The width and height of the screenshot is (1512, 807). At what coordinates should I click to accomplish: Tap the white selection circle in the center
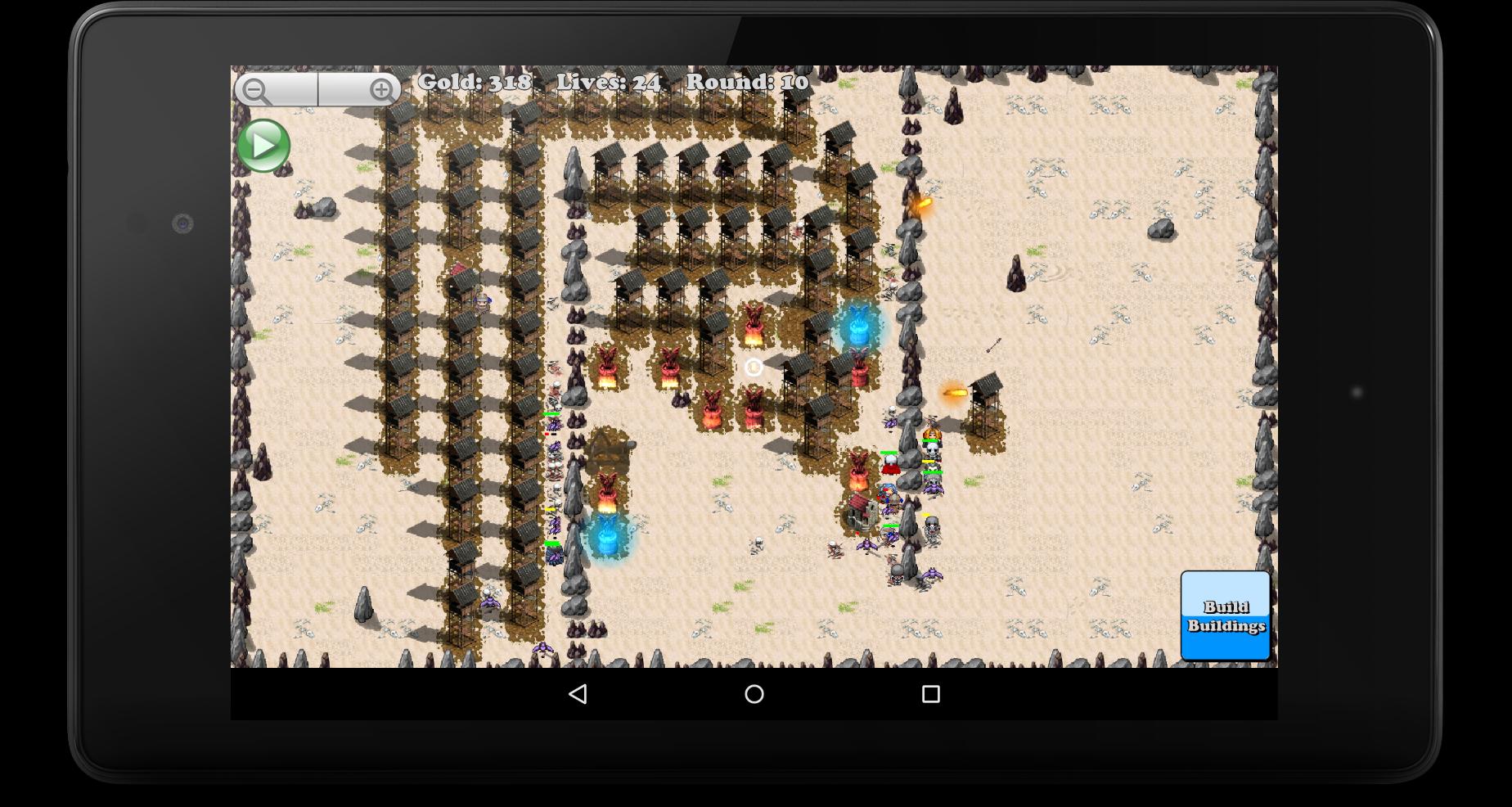tap(753, 367)
